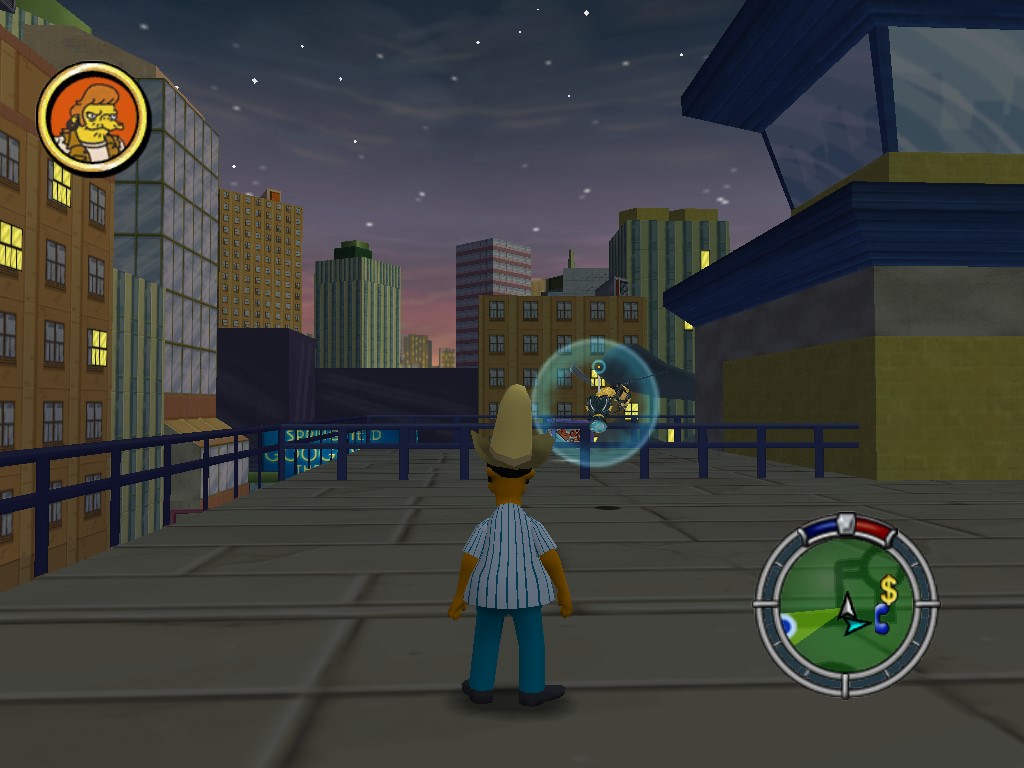Image resolution: width=1024 pixels, height=768 pixels.
Task: Click the orange character portrait icon
Action: 93,120
